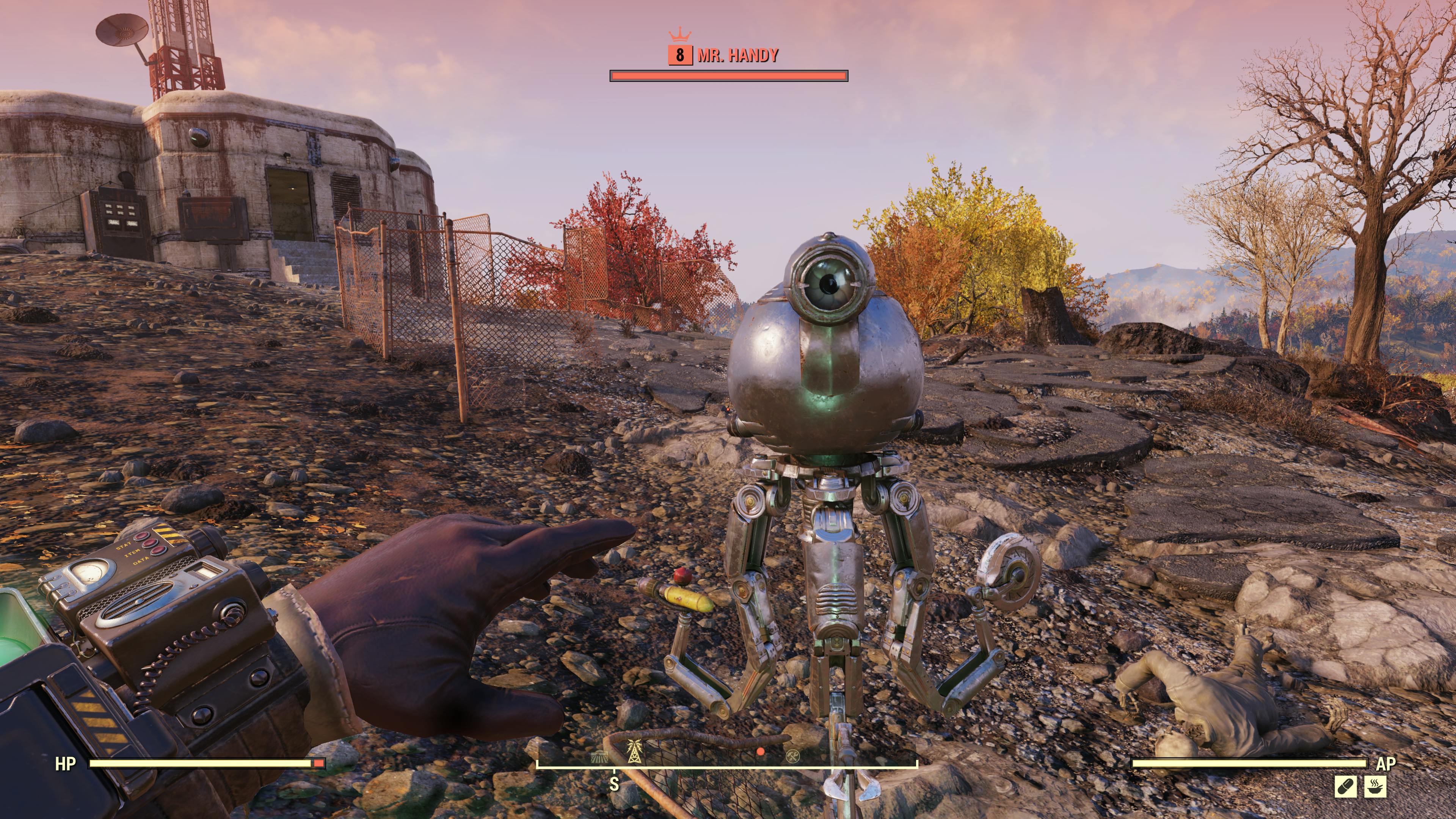Select the level 8 badge next to Mr. Handy
The width and height of the screenshot is (1456, 819).
point(680,56)
